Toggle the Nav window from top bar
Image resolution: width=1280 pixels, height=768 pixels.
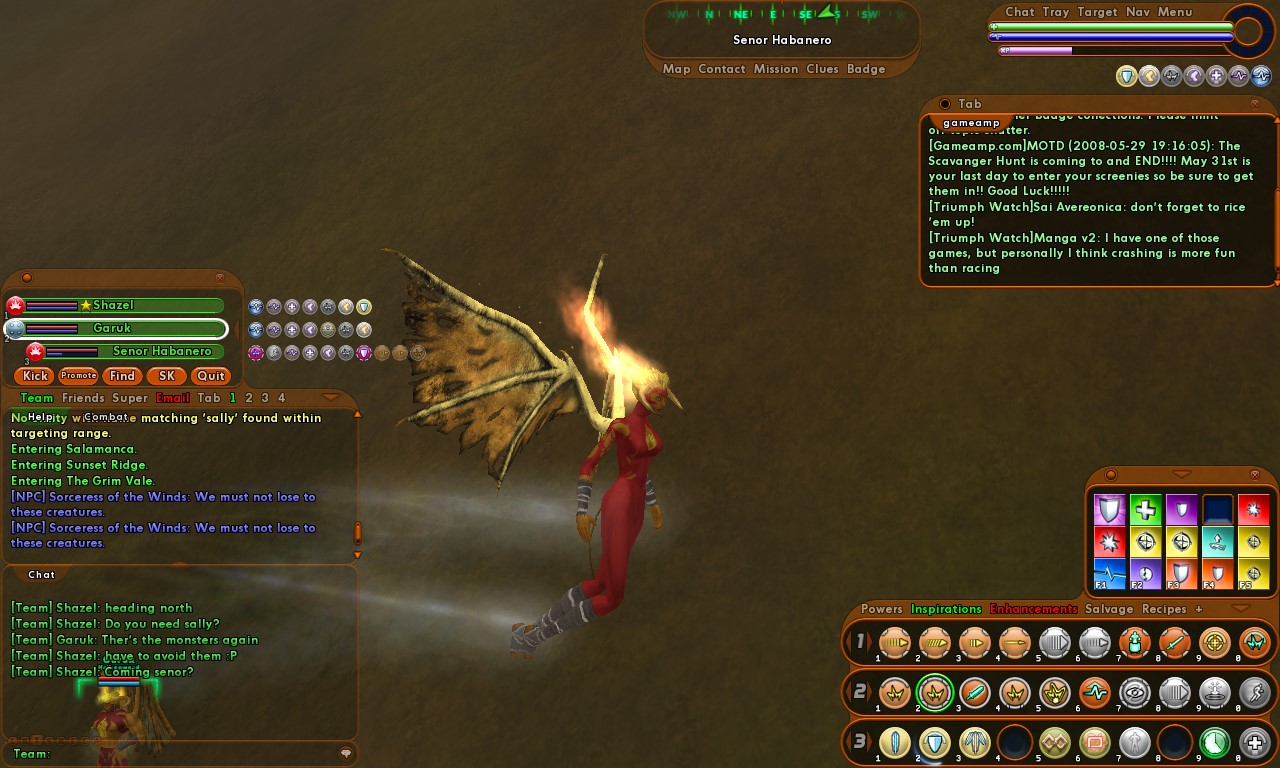[1138, 12]
